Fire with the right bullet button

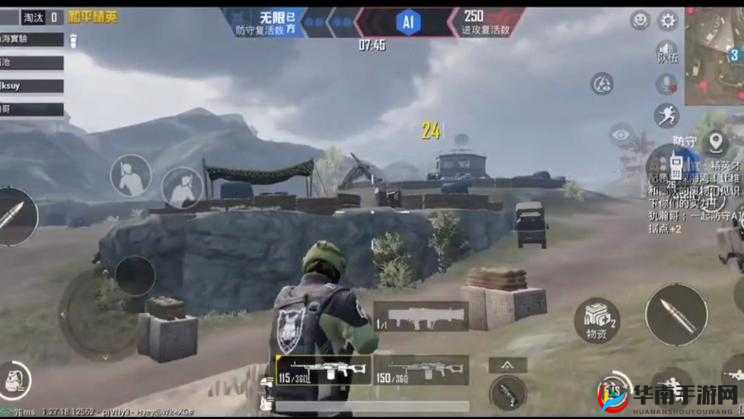click(676, 315)
